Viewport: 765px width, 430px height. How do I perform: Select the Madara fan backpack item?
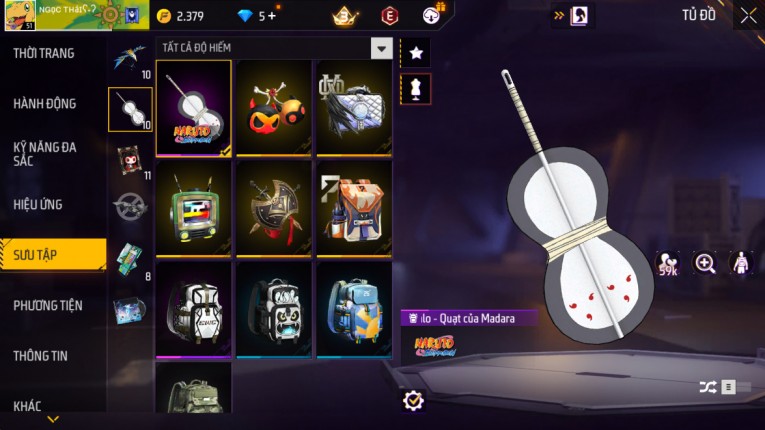pos(194,108)
